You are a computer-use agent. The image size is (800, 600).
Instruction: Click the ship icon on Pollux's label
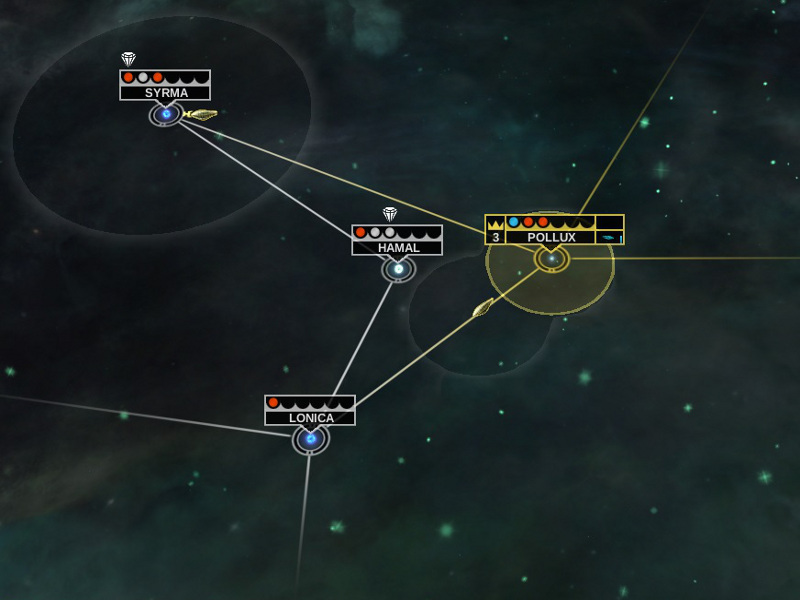(x=609, y=237)
